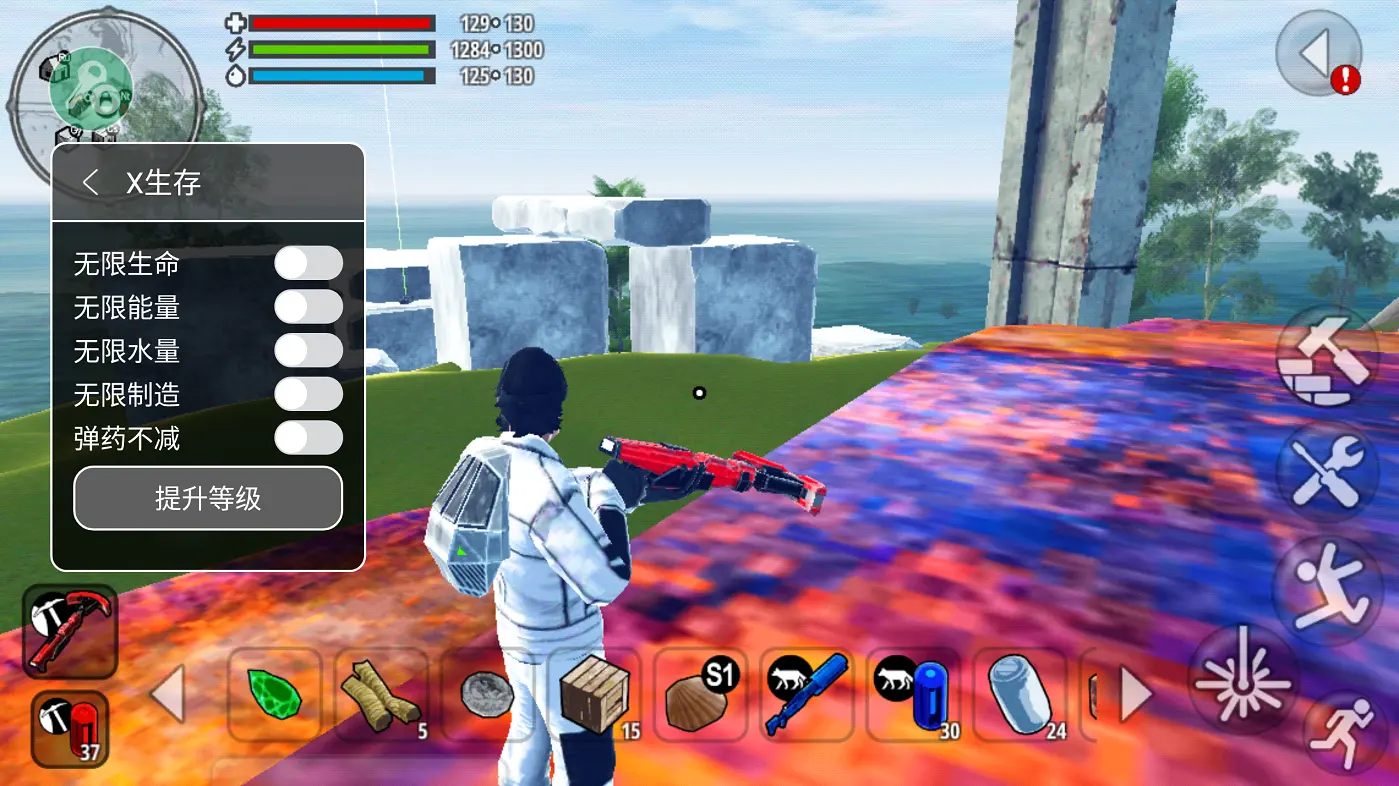Image resolution: width=1399 pixels, height=786 pixels.
Task: Pick the seashell S1 hotbar slot
Action: pyautogui.click(x=700, y=695)
